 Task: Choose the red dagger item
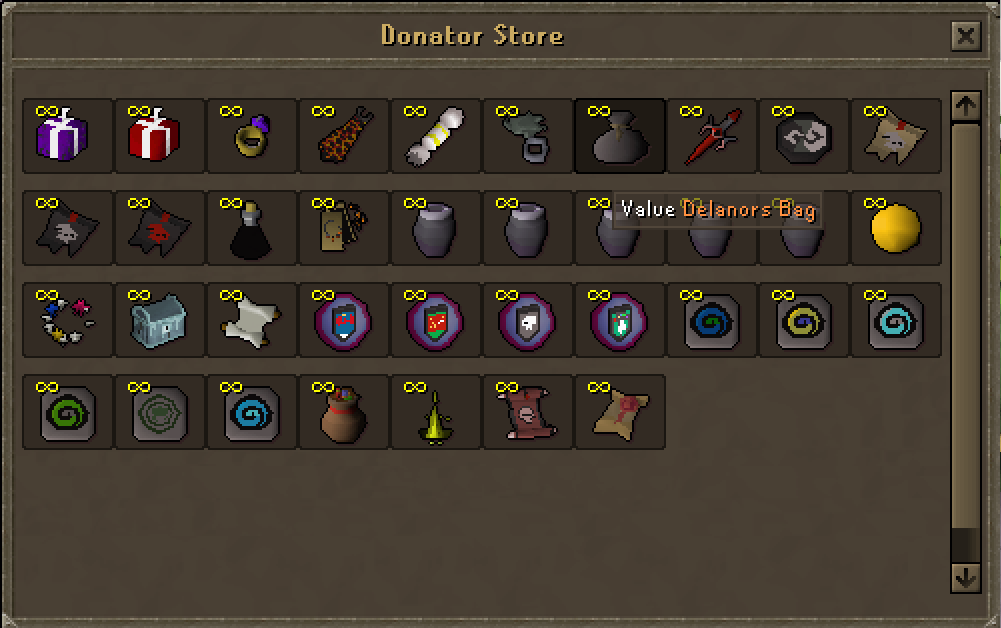[706, 137]
